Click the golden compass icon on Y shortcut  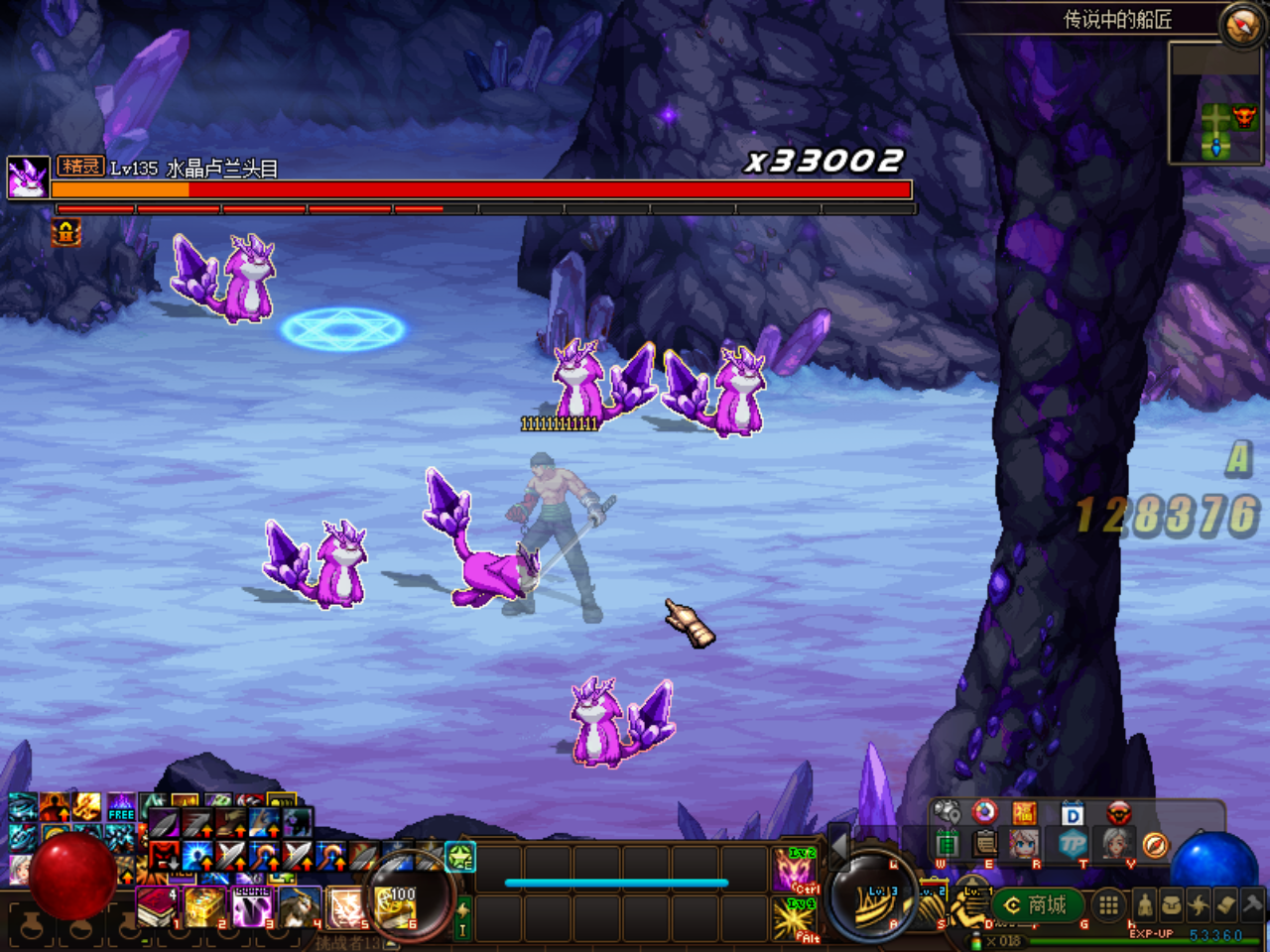pos(1155,845)
